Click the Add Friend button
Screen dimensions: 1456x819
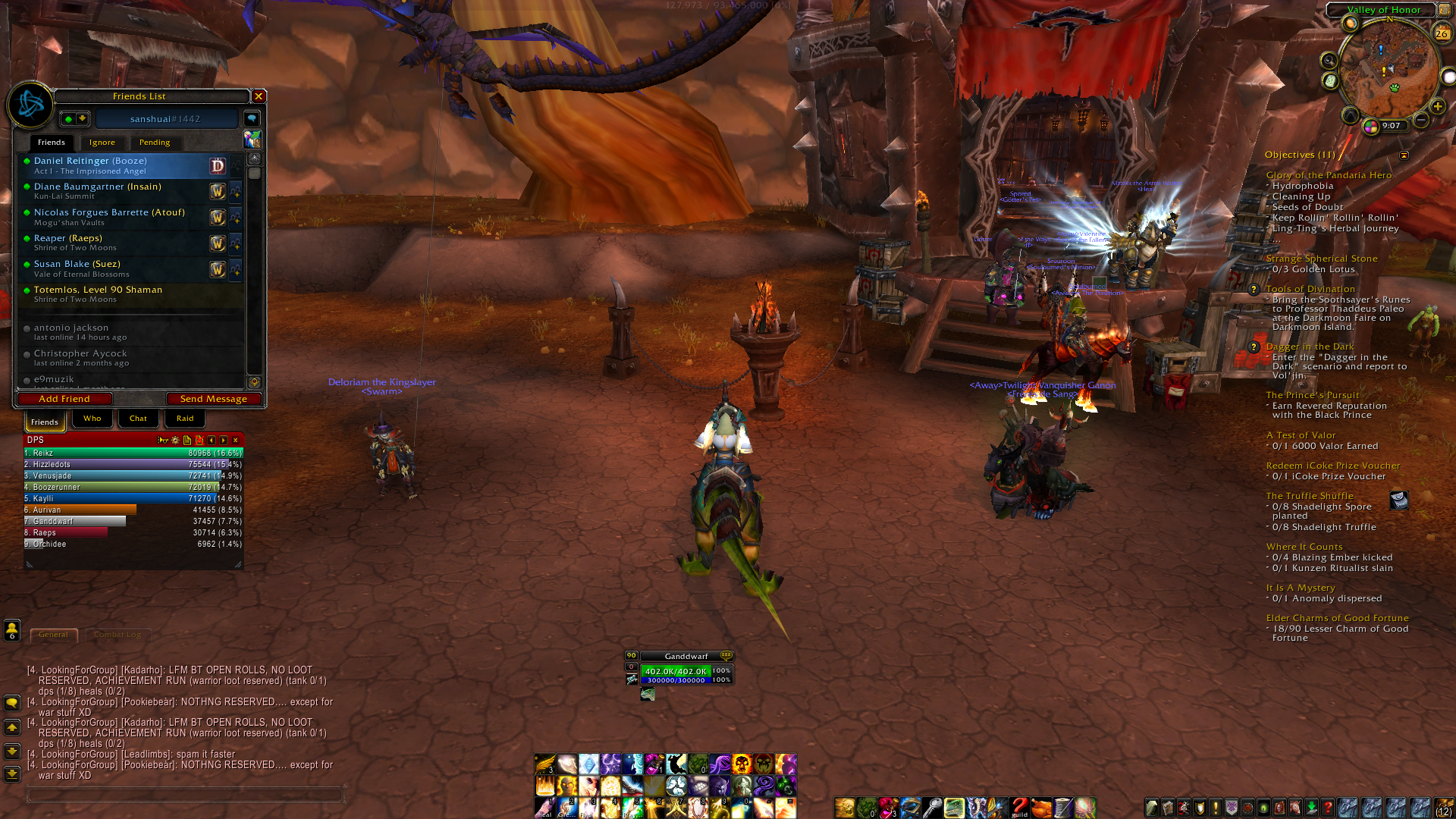click(64, 399)
